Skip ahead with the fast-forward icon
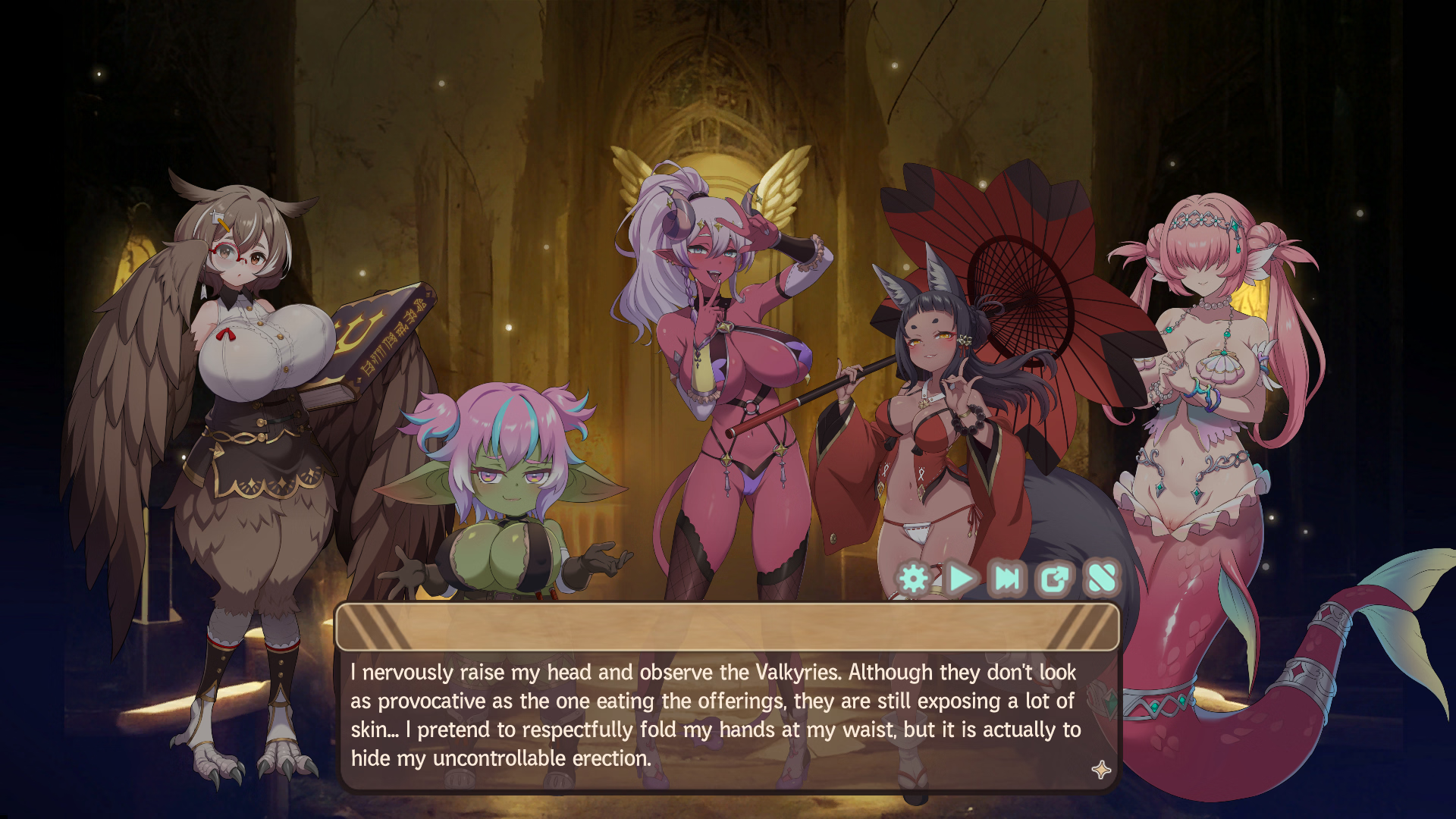This screenshot has width=1456, height=819. 1008,579
